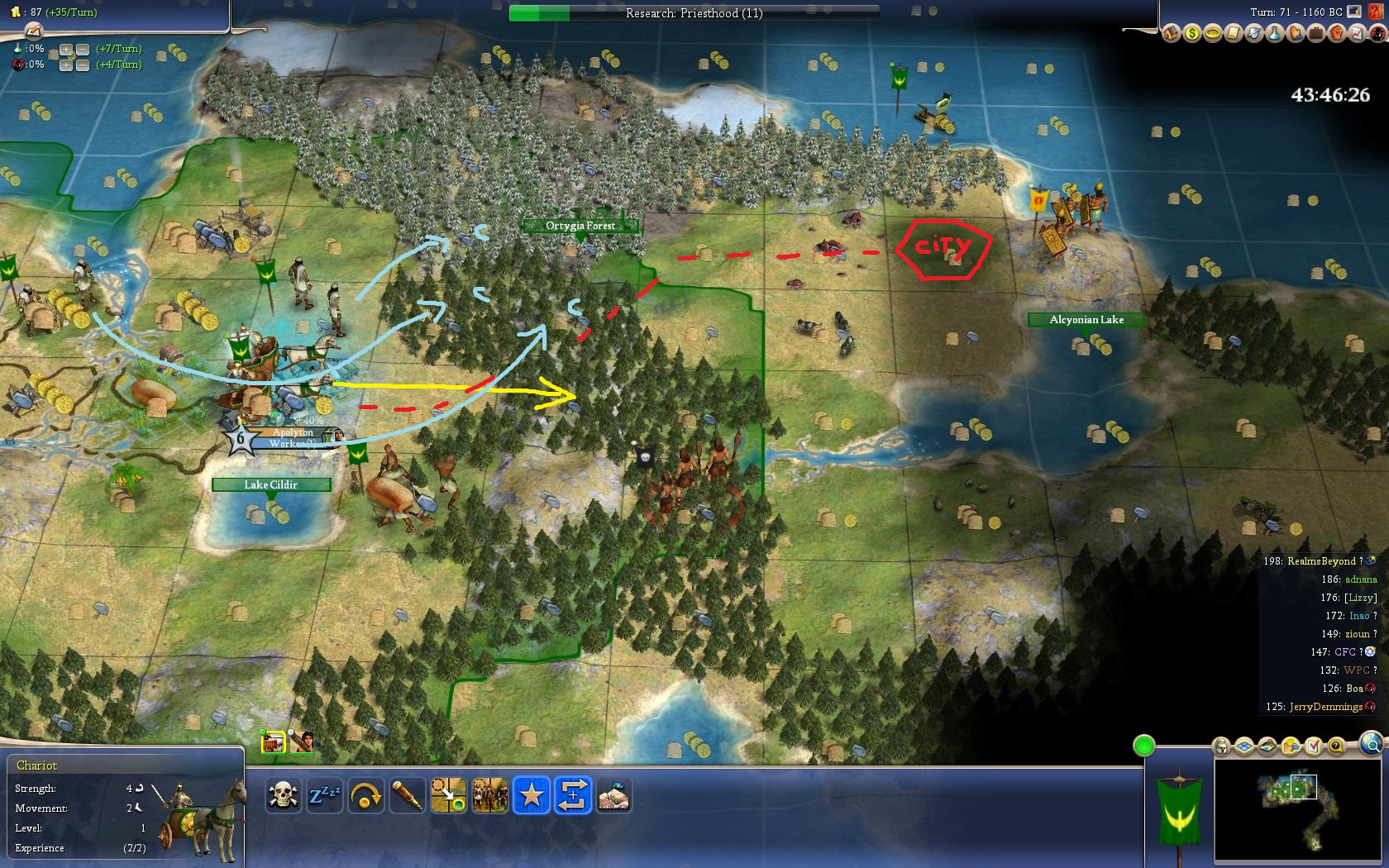The width and height of the screenshot is (1389, 868).
Task: Open the Foreign advisor briefcase icon
Action: (x=1315, y=33)
